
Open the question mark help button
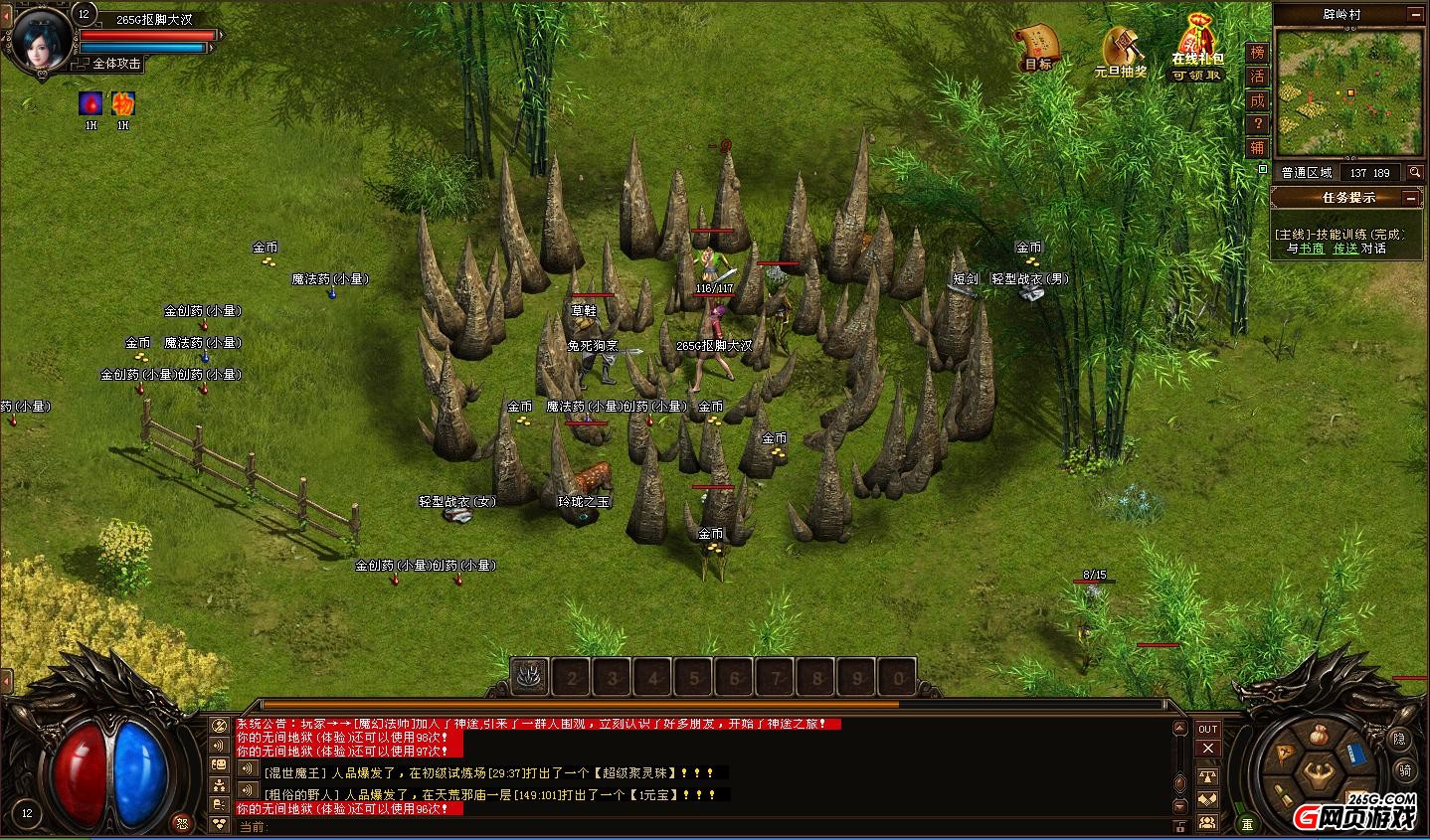point(1258,124)
